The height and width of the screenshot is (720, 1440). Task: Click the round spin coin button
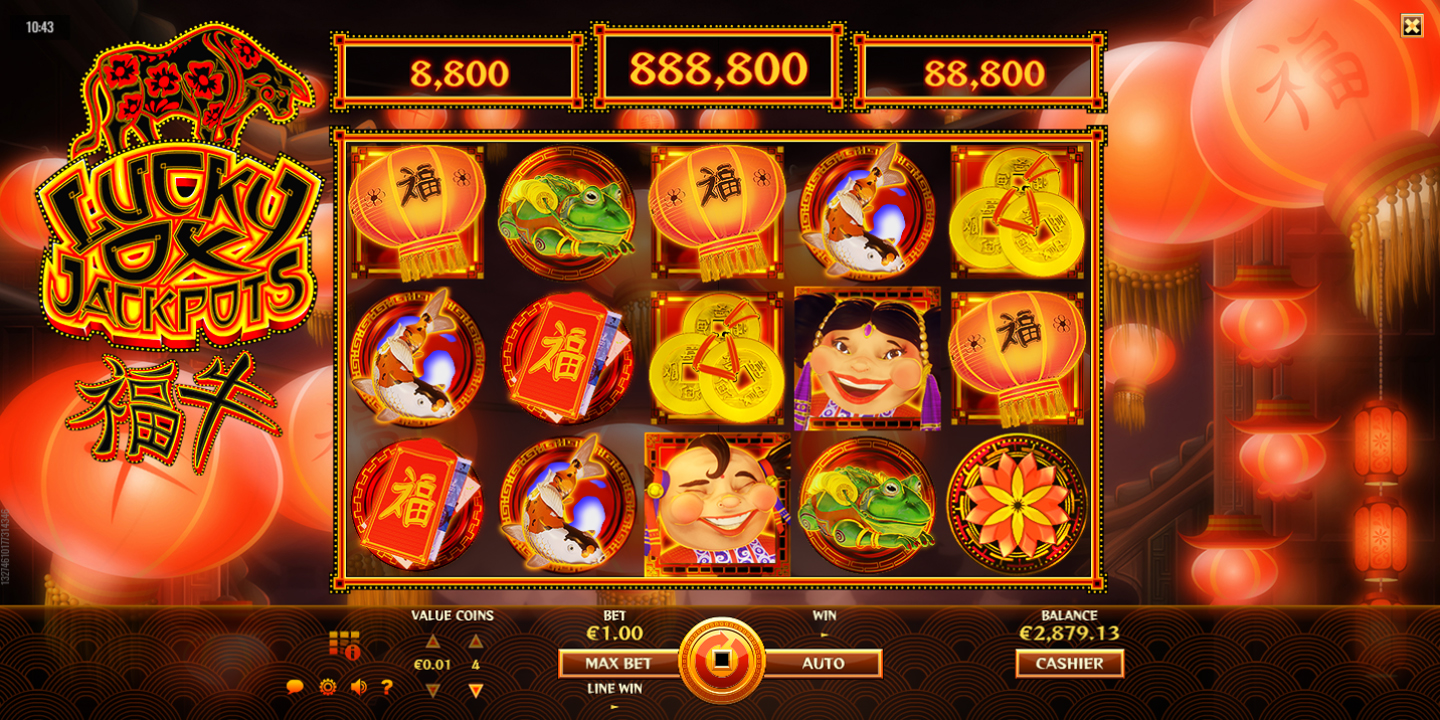[x=720, y=661]
